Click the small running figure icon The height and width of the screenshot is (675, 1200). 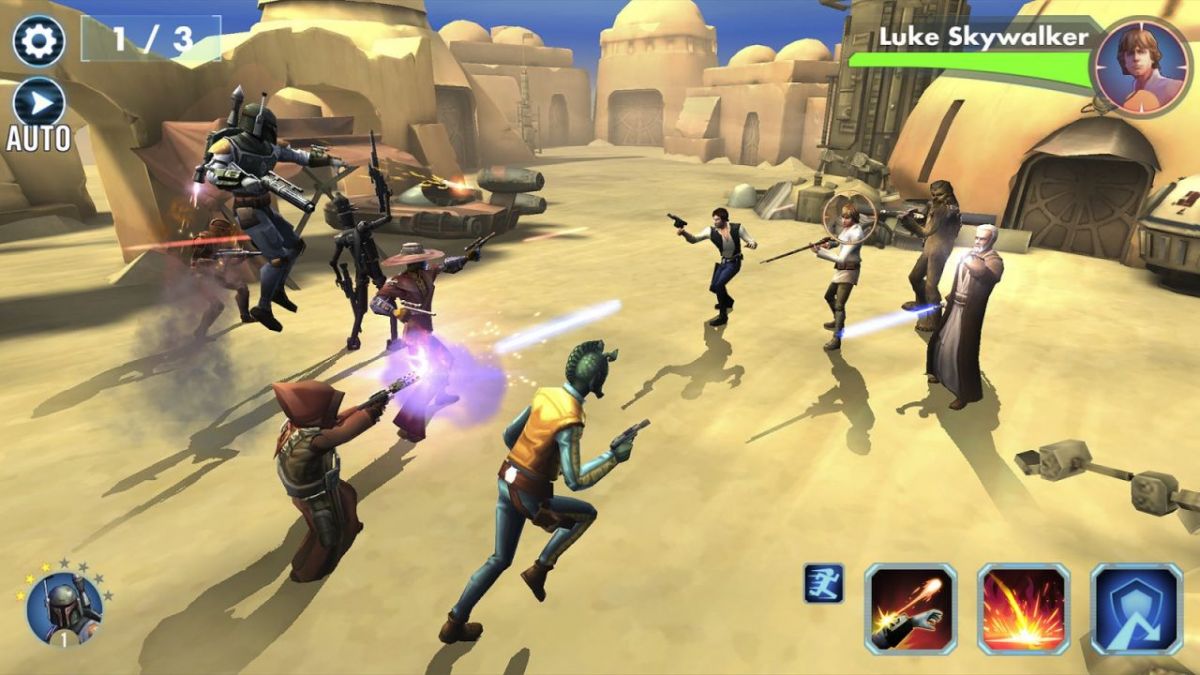[824, 583]
